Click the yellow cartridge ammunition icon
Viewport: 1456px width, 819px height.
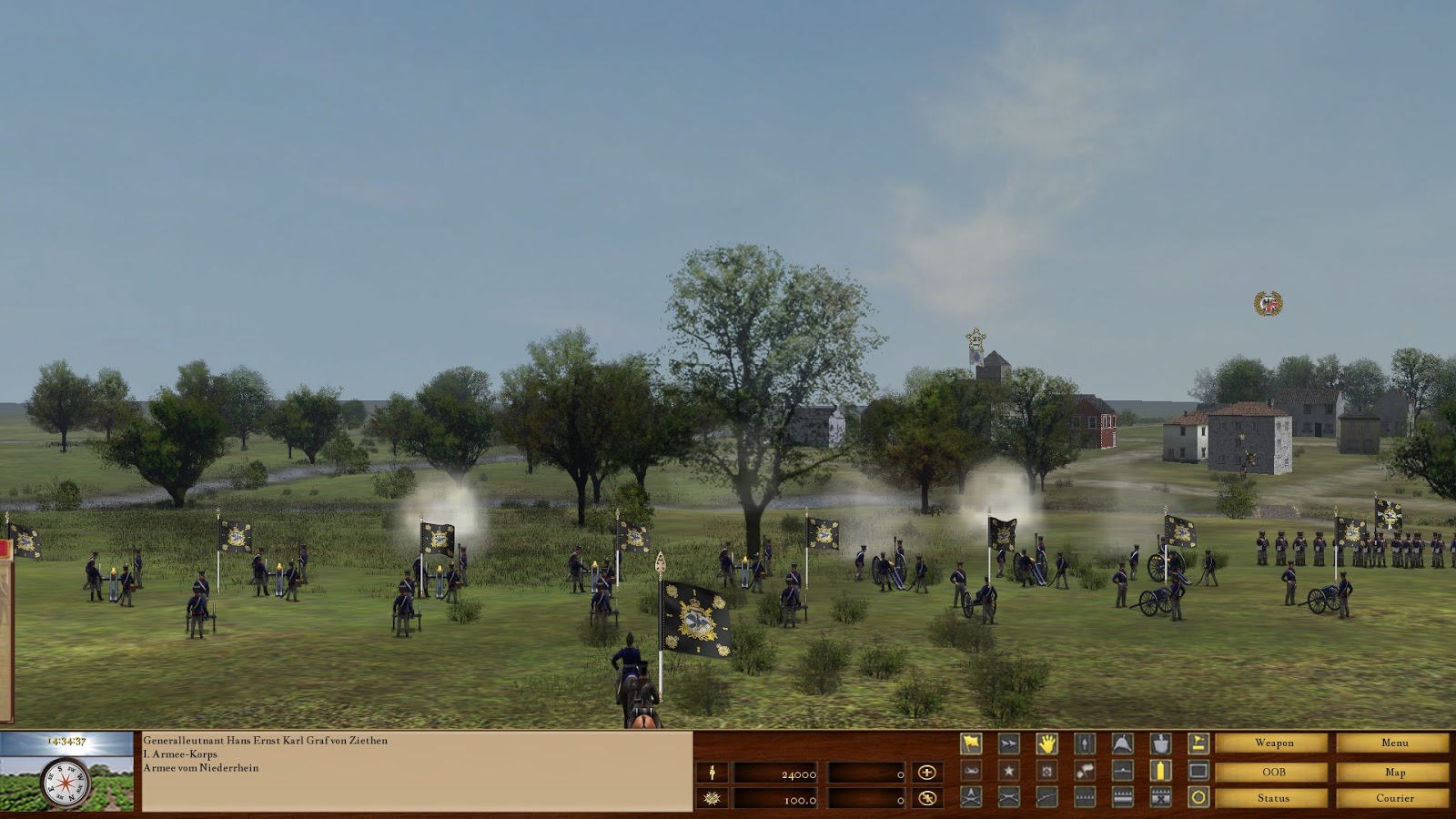pyautogui.click(x=1161, y=771)
